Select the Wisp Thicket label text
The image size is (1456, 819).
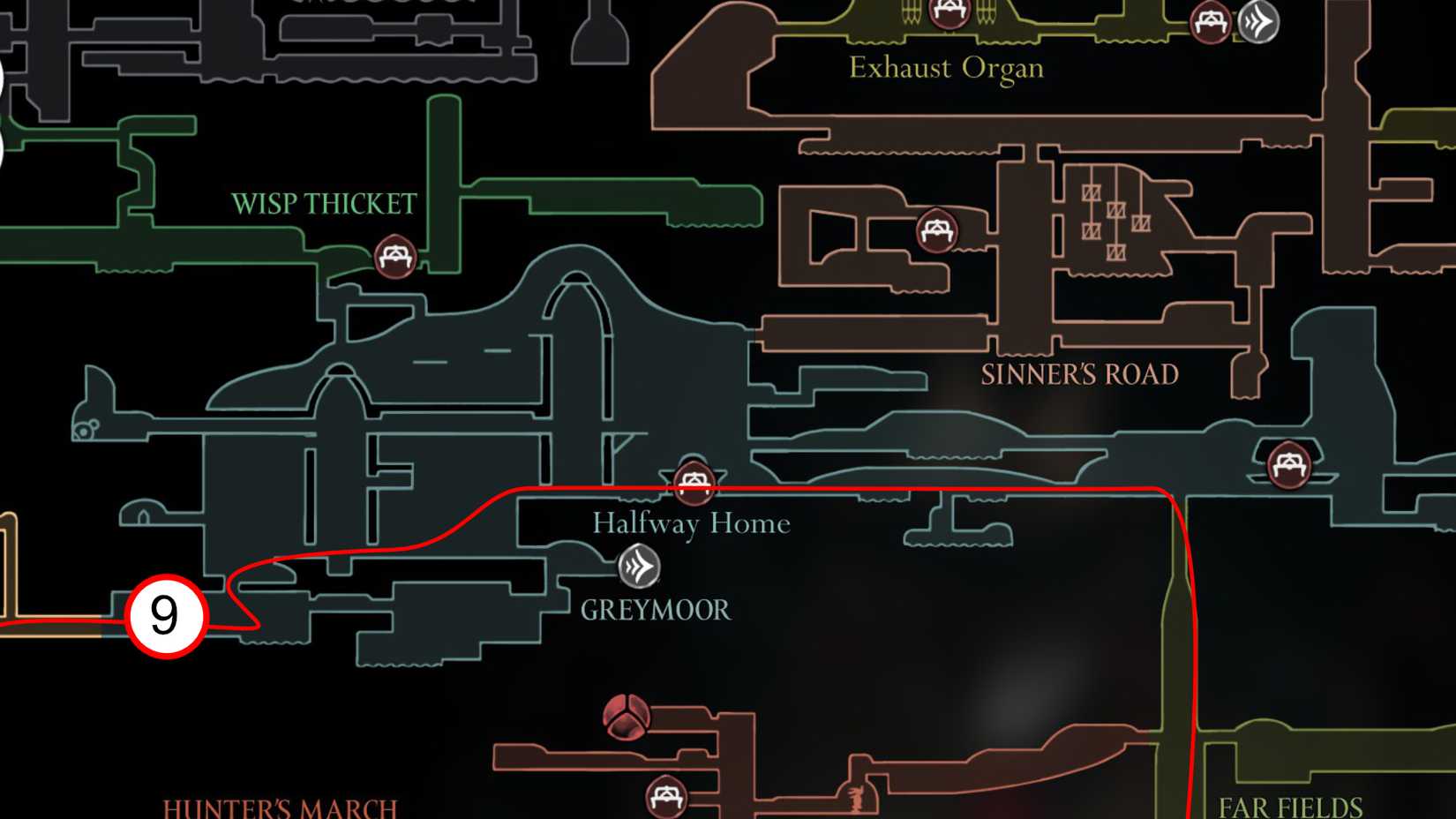326,203
